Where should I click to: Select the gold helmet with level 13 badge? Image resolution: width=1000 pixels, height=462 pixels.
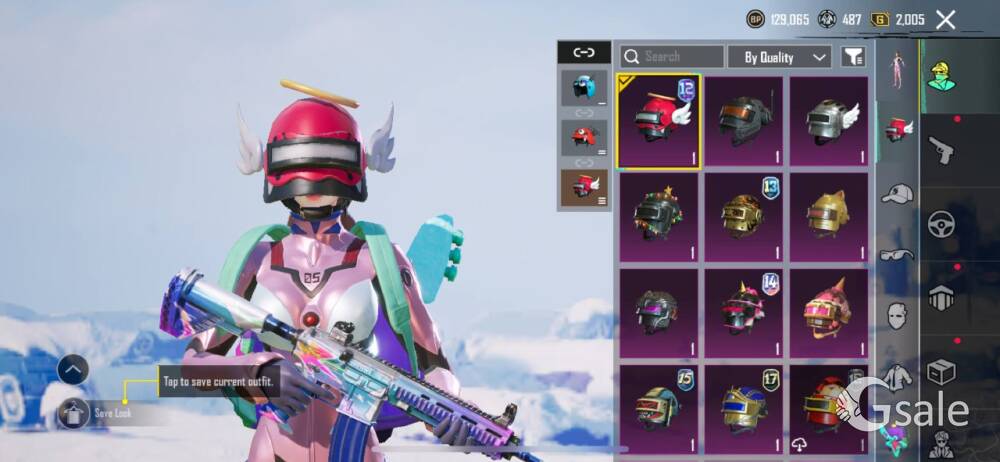click(x=743, y=217)
